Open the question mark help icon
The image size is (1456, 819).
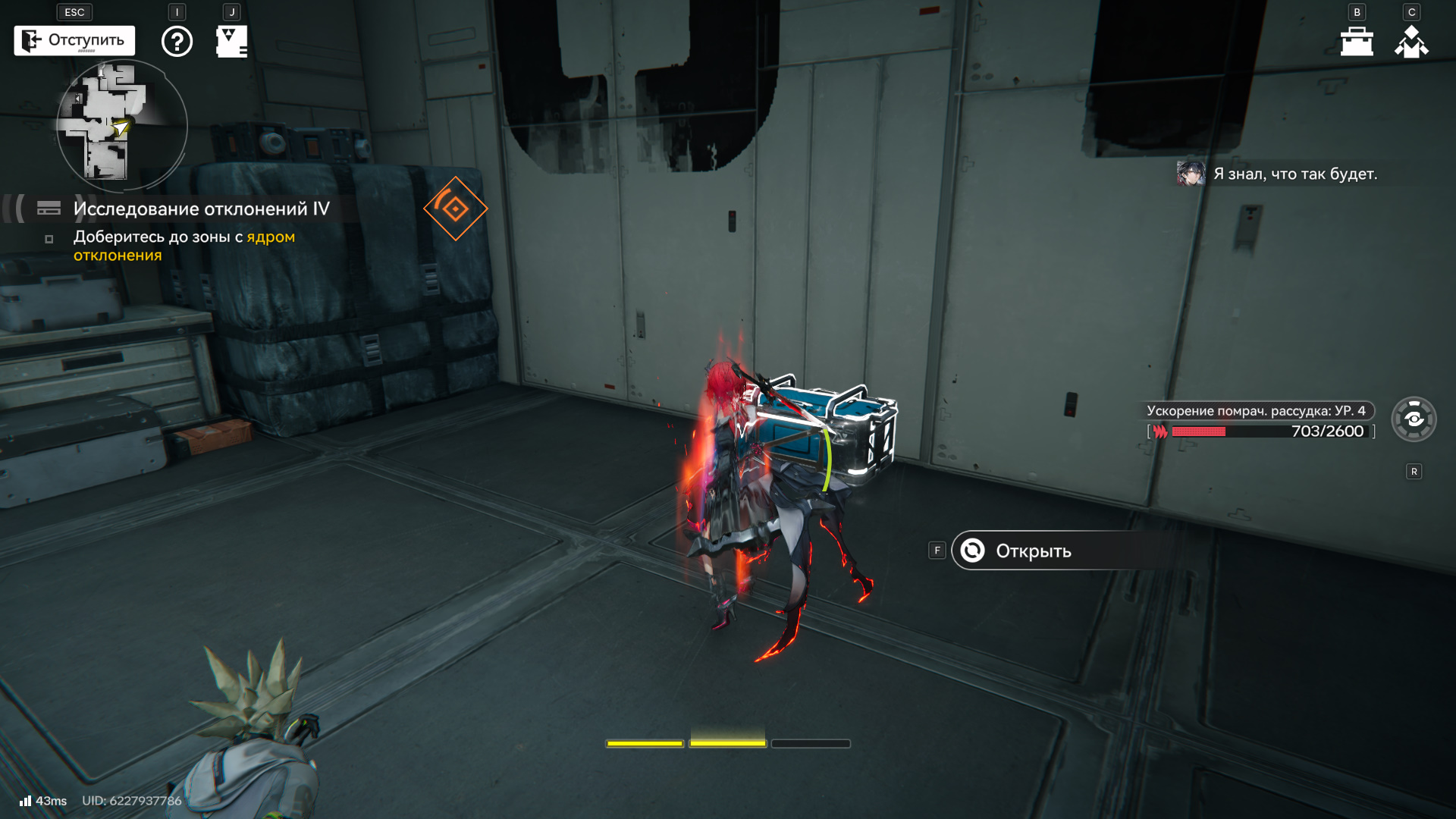177,42
